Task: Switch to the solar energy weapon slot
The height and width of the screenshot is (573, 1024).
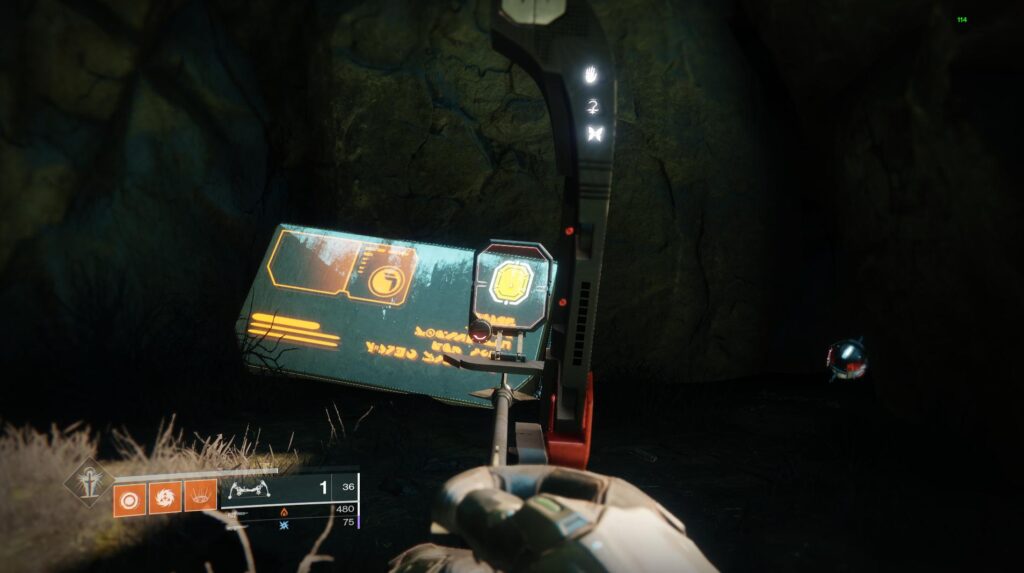Action: pos(283,511)
